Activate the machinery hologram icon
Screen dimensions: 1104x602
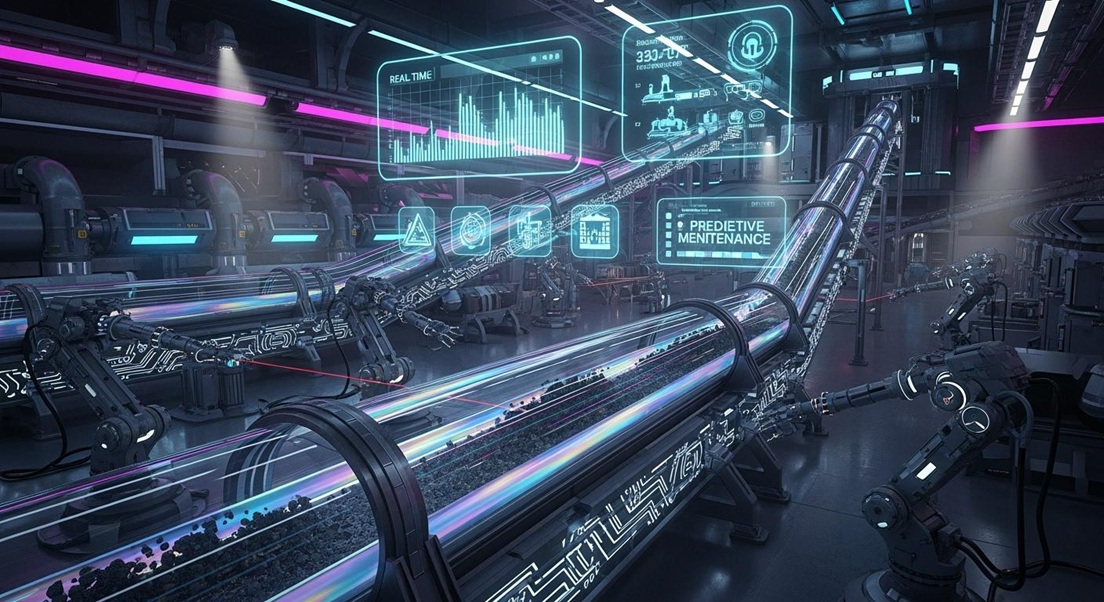click(x=529, y=230)
